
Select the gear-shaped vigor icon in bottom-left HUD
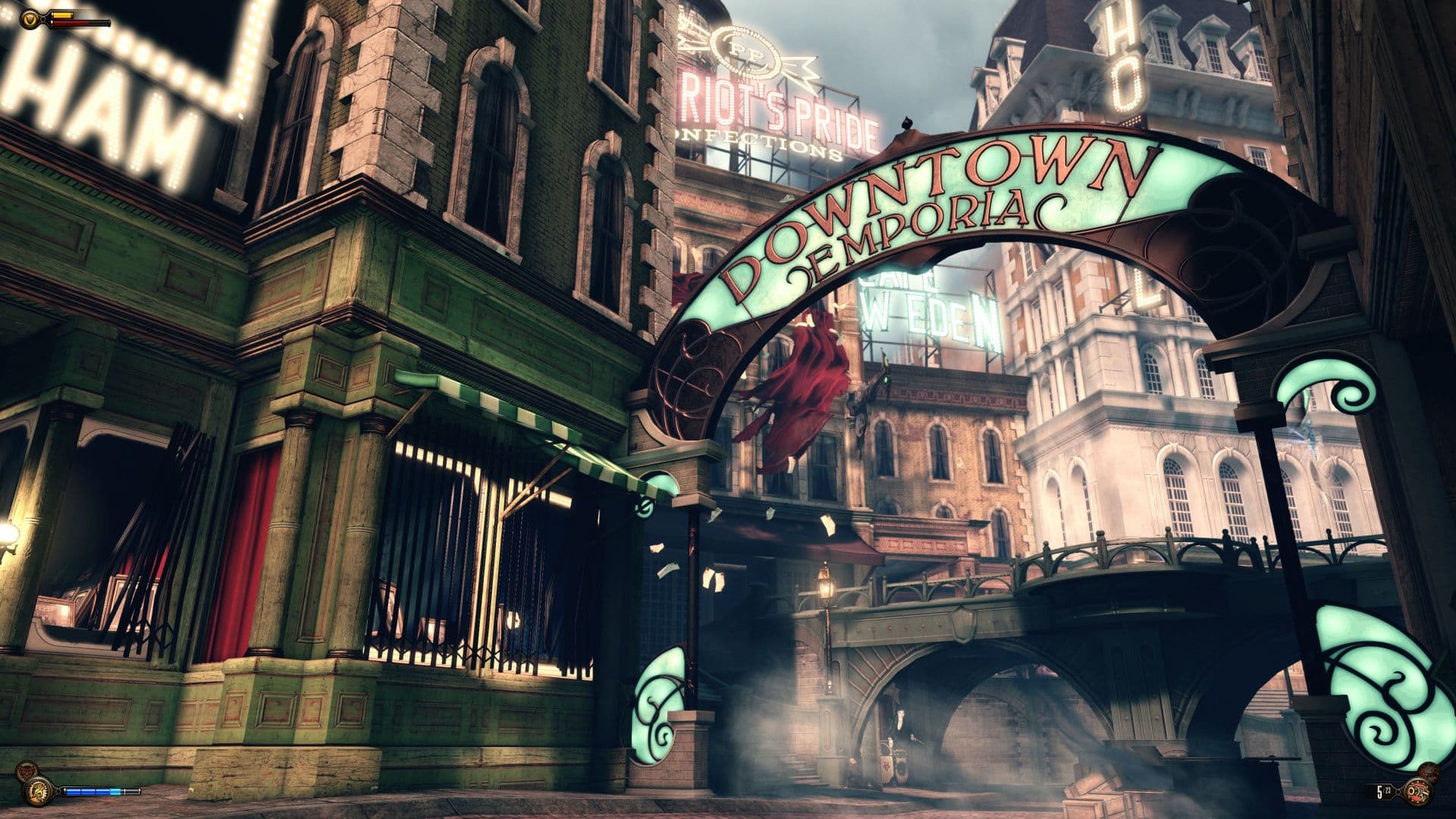[37, 792]
